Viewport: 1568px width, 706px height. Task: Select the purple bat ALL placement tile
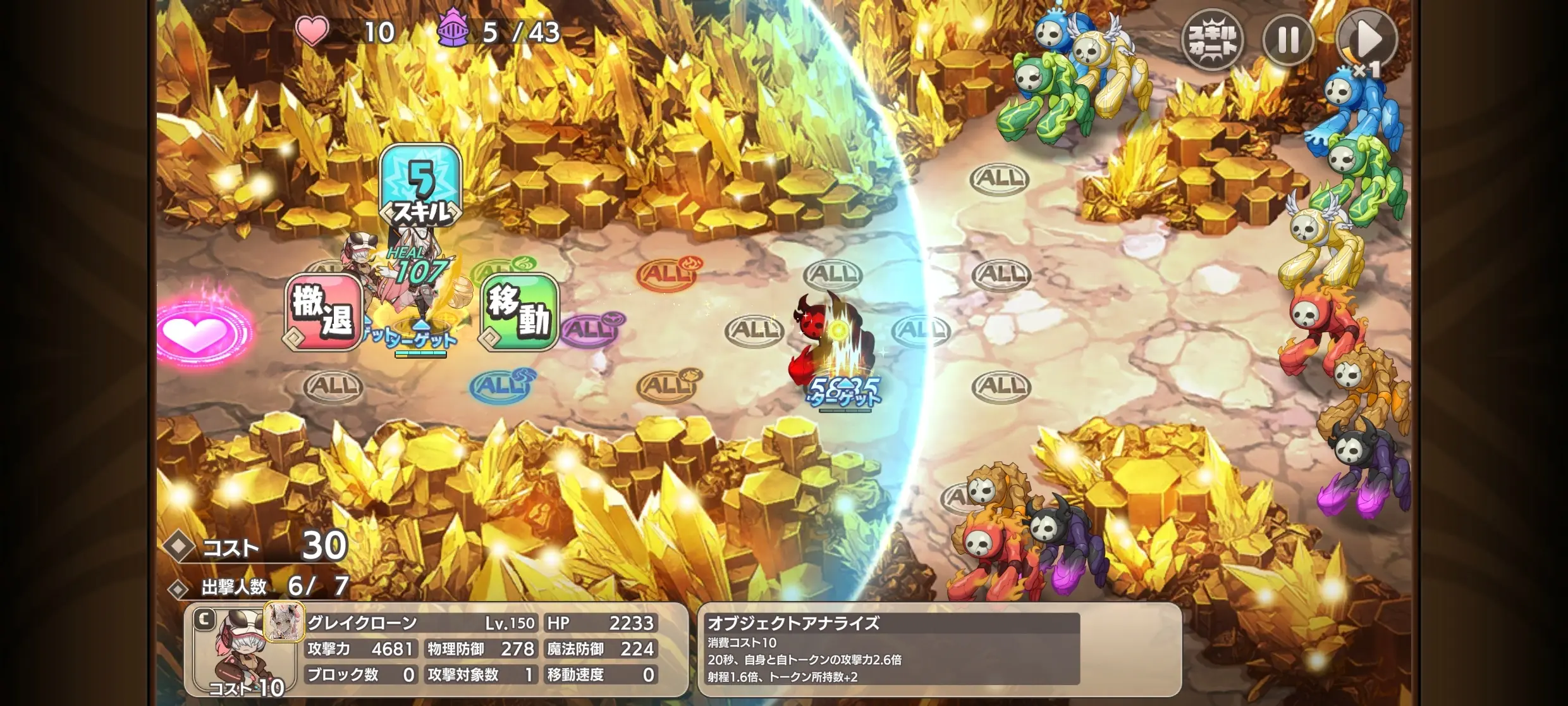(591, 330)
